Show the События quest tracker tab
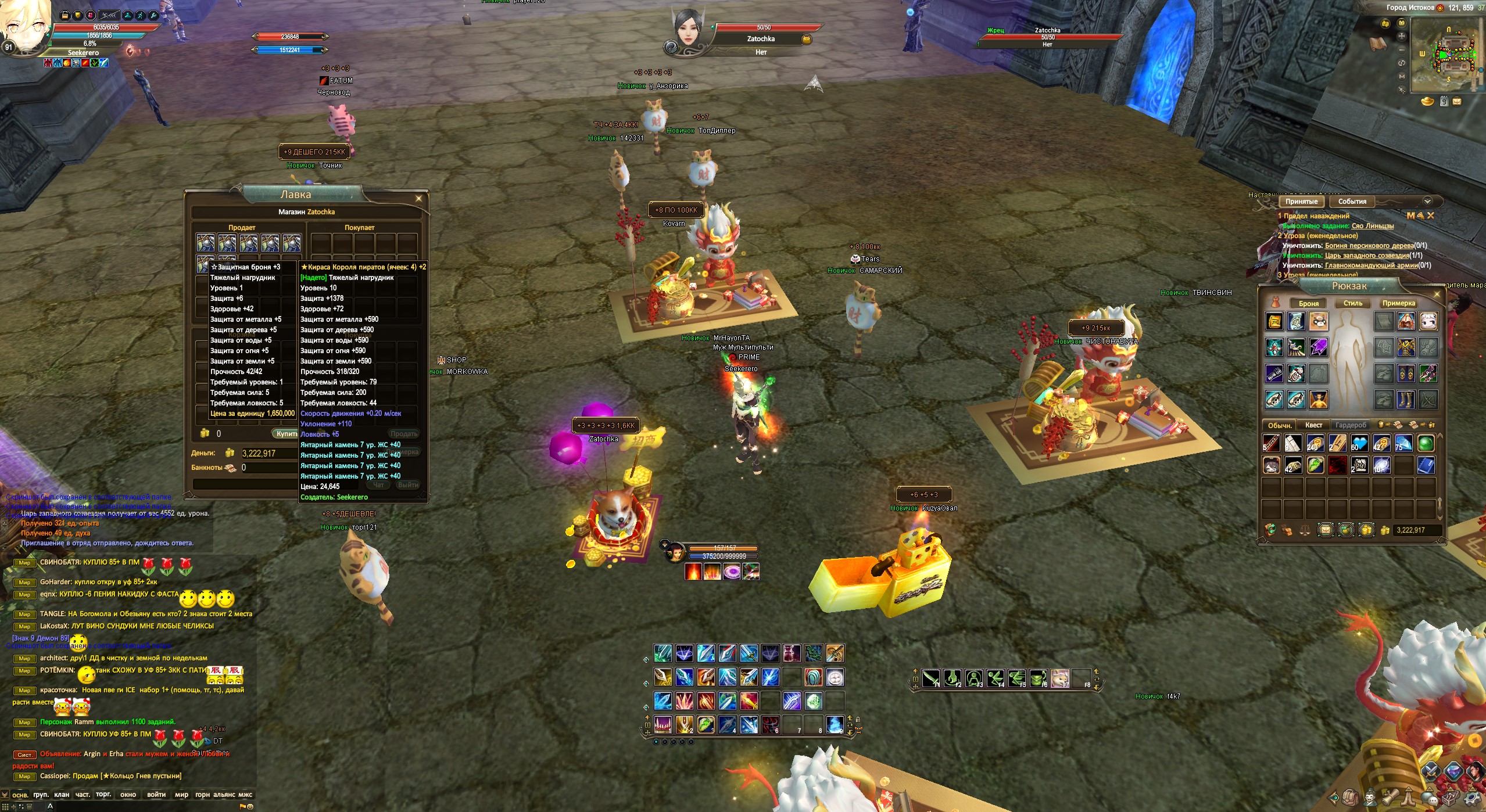This screenshot has height=812, width=1486. tap(1352, 202)
